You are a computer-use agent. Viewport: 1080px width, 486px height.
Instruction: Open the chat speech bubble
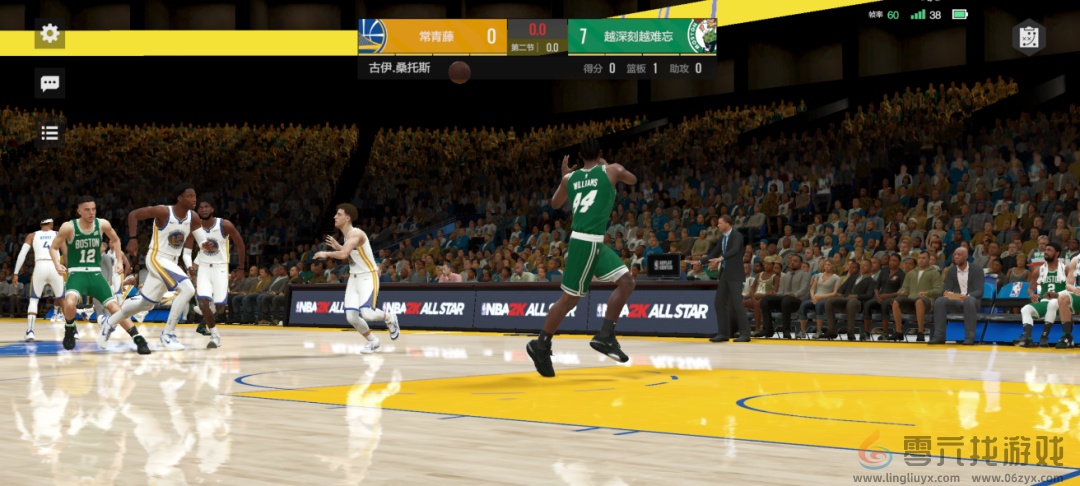click(50, 83)
